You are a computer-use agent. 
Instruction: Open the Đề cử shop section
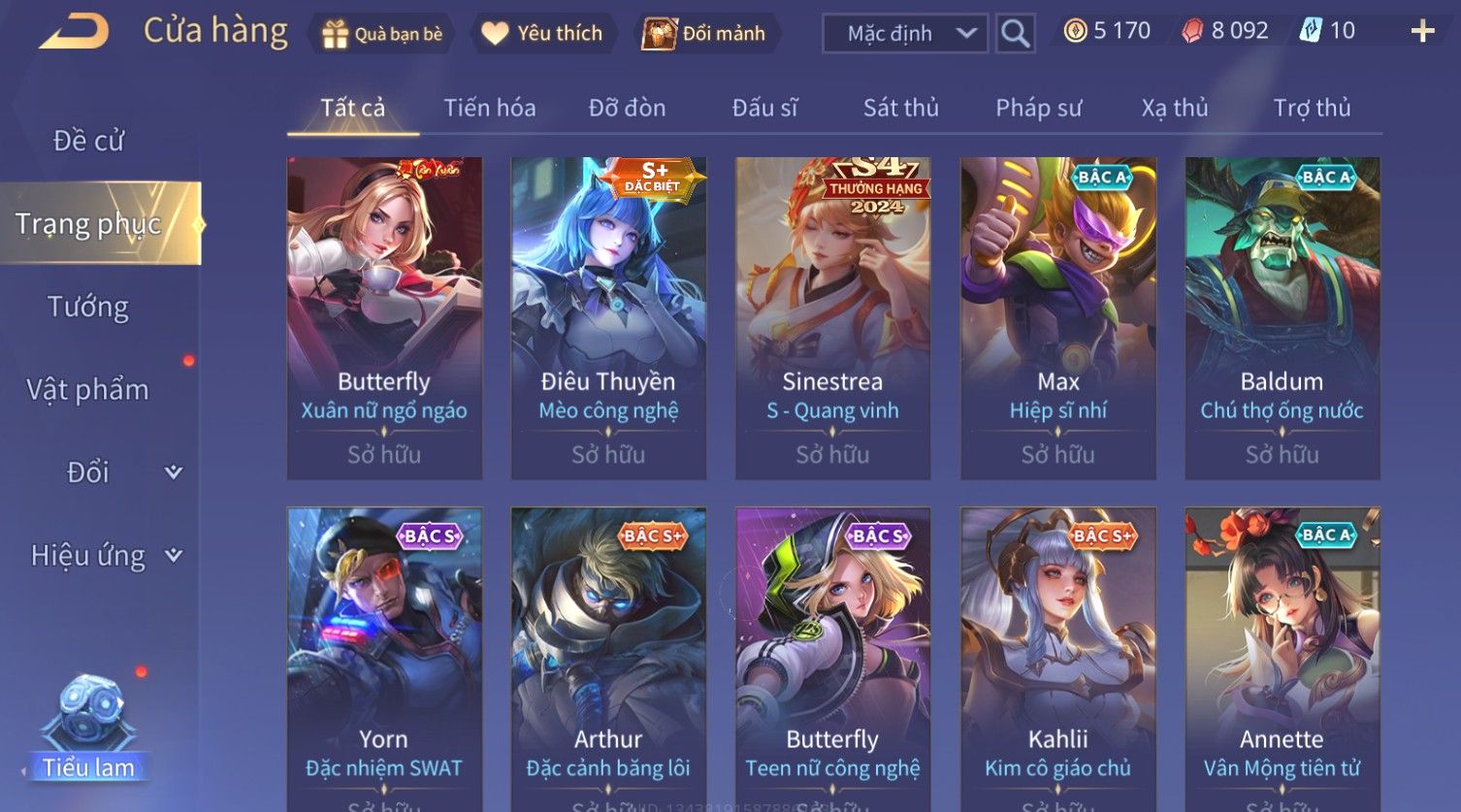88,141
